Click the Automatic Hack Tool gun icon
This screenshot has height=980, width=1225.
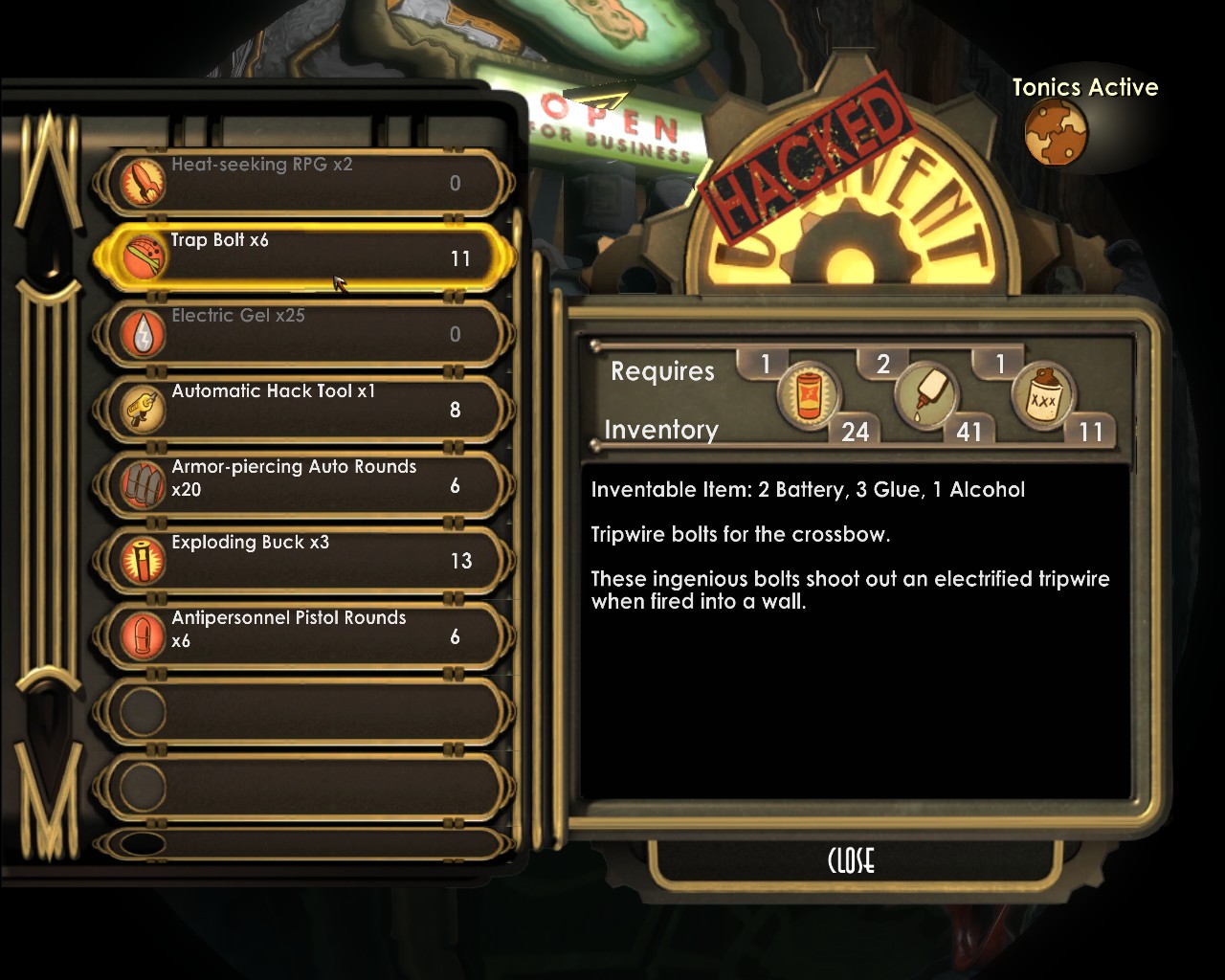coord(141,409)
